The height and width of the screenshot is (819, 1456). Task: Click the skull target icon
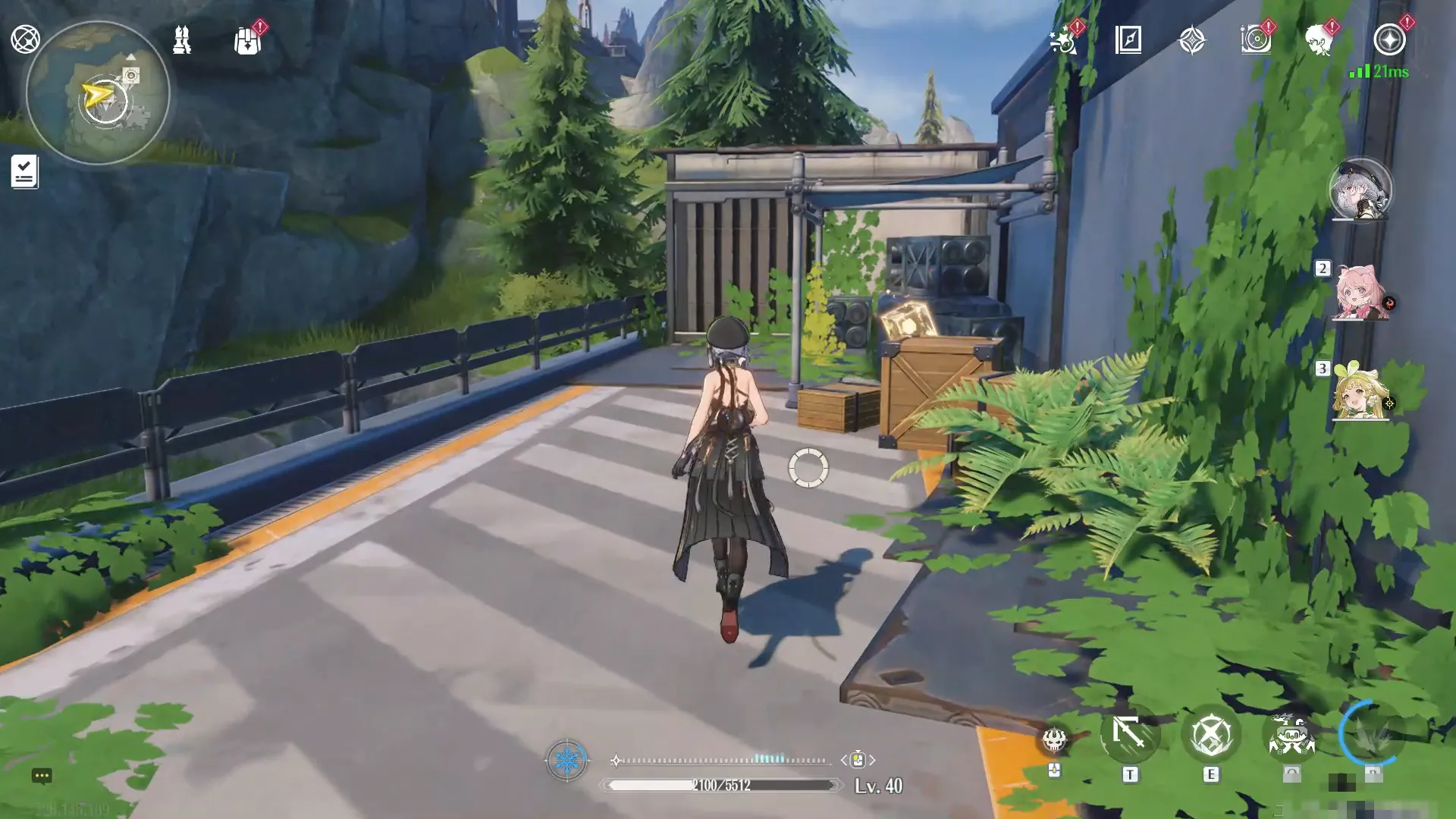[x=1054, y=739]
